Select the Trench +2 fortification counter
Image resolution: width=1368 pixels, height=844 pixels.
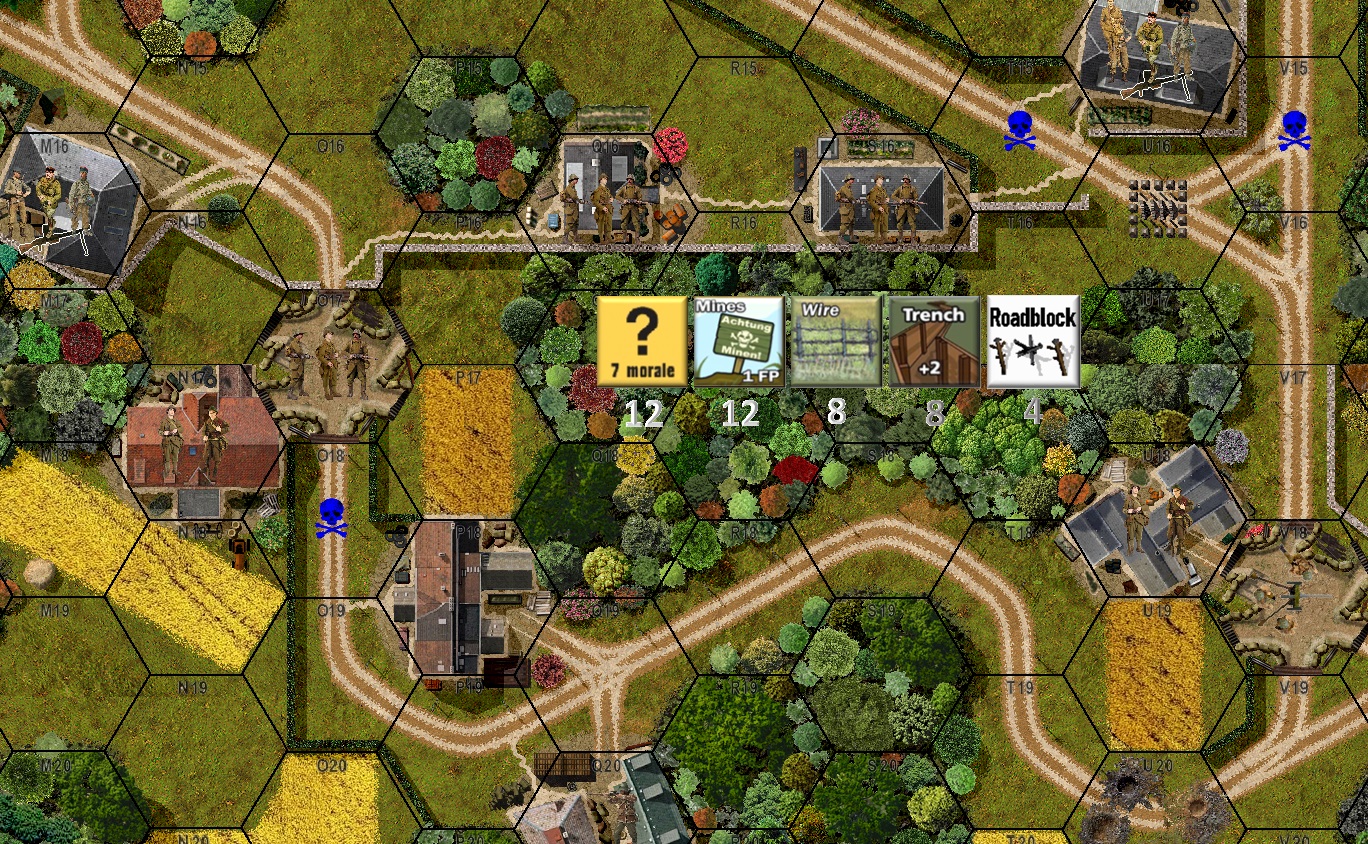click(933, 342)
